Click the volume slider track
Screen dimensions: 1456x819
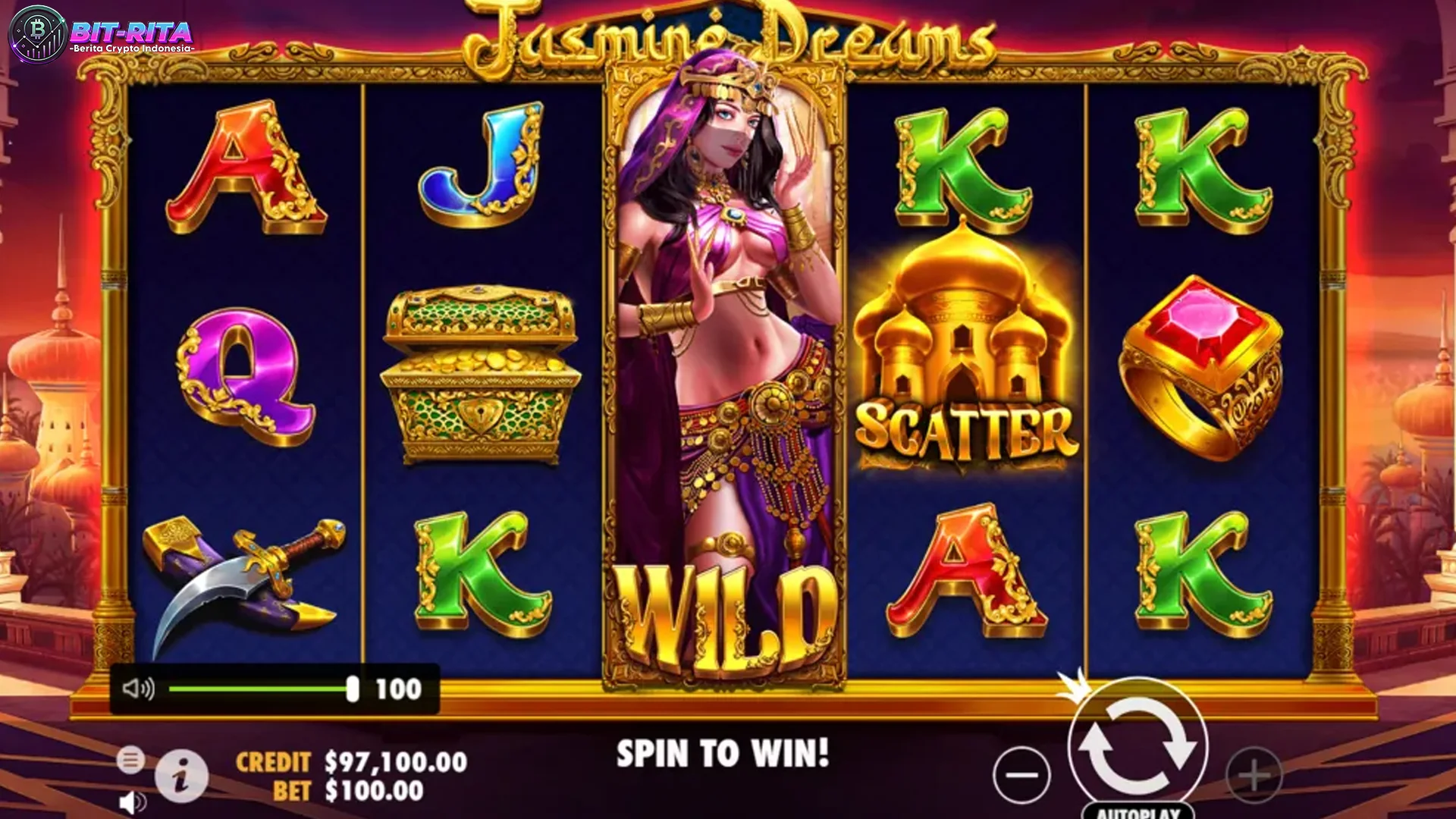258,689
